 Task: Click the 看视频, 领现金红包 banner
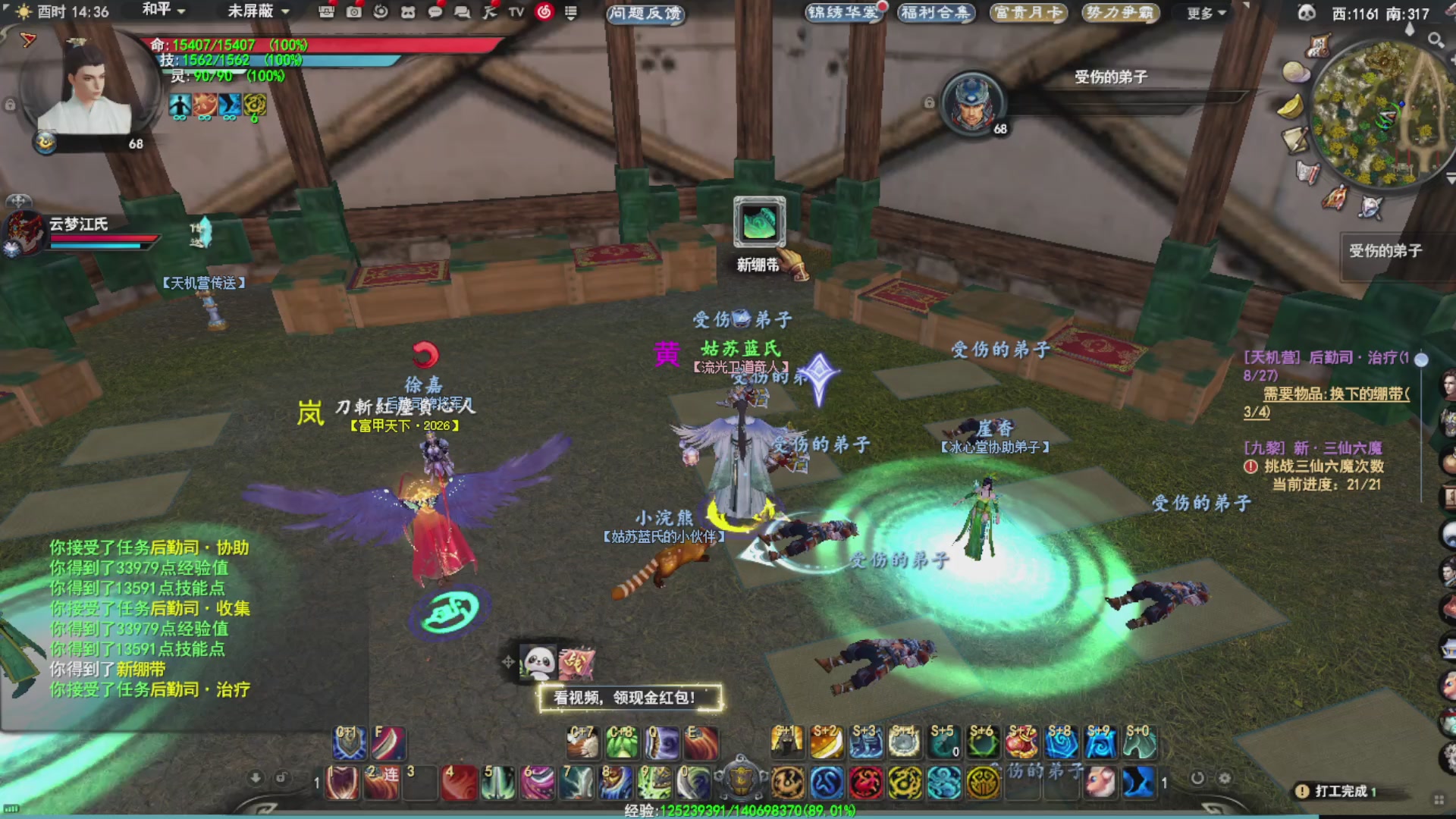point(629,698)
